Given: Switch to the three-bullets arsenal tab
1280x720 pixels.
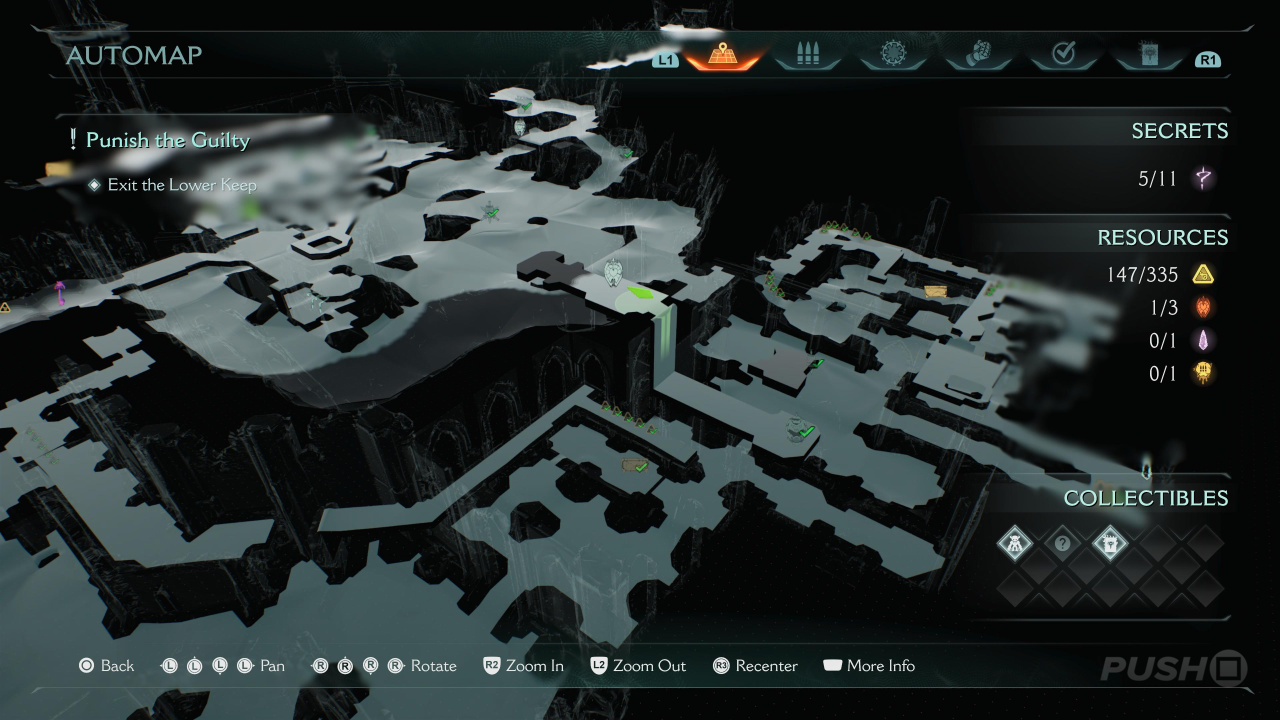Looking at the screenshot, I should pos(807,55).
